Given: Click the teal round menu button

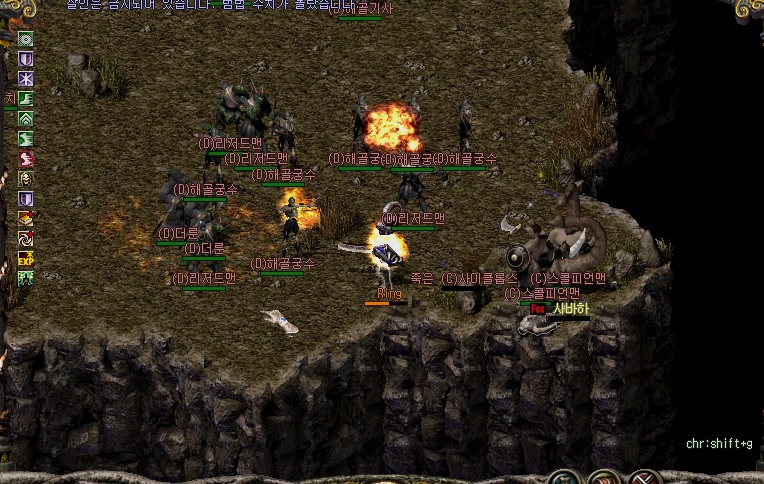Looking at the screenshot, I should click(566, 477).
